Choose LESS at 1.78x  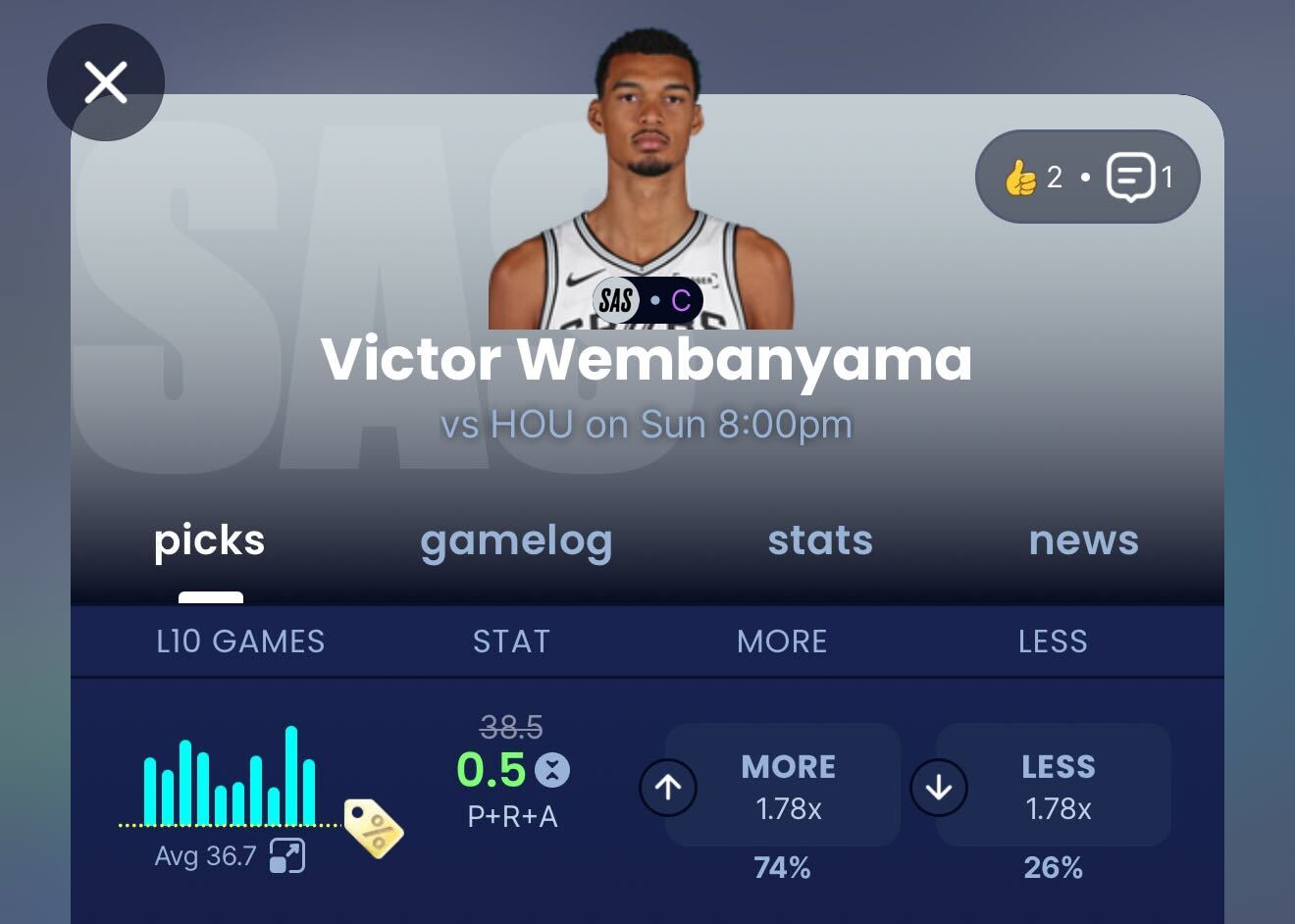pos(1054,786)
